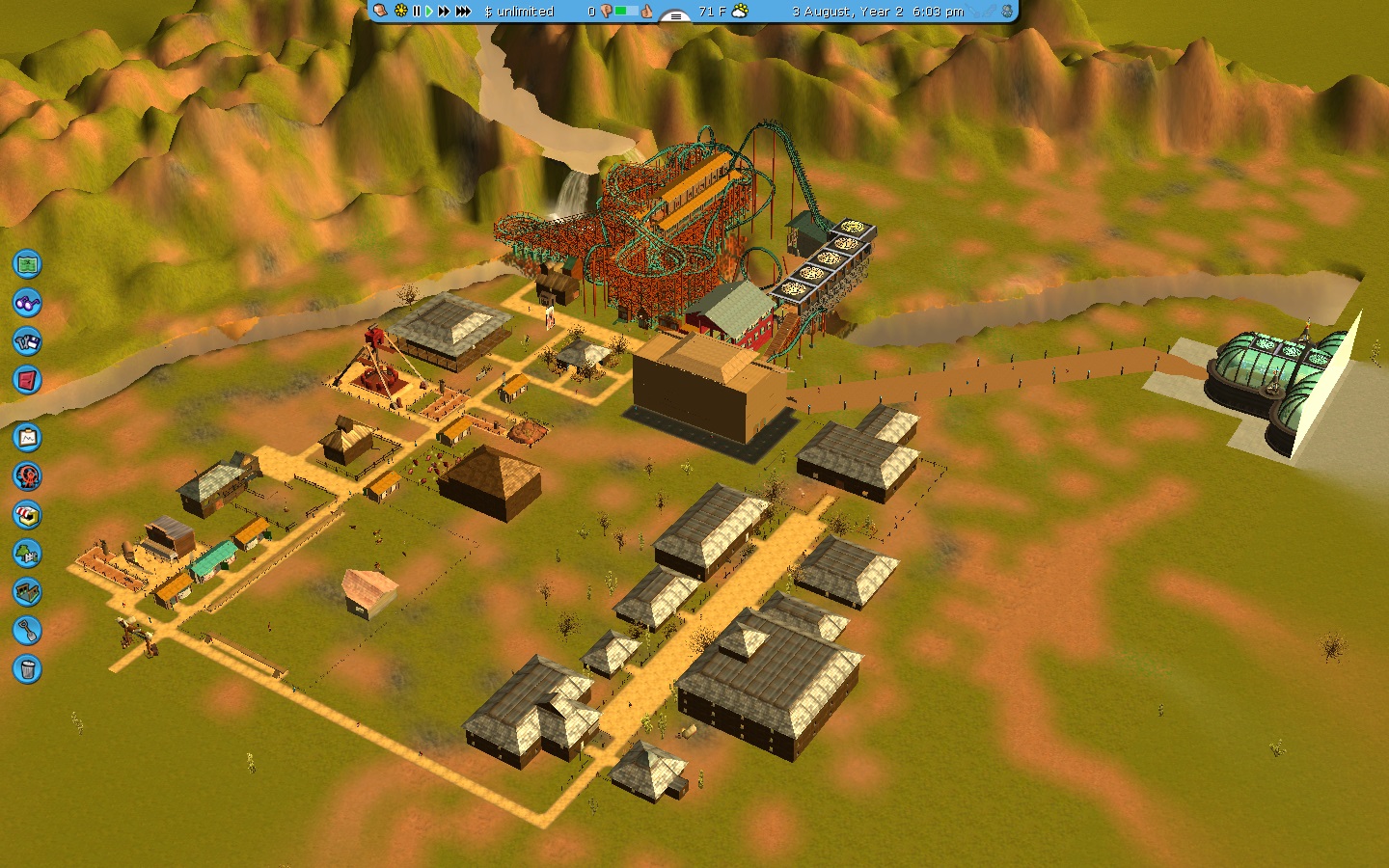Select the shovel terrain tool
This screenshot has height=868, width=1389.
pos(27,631)
